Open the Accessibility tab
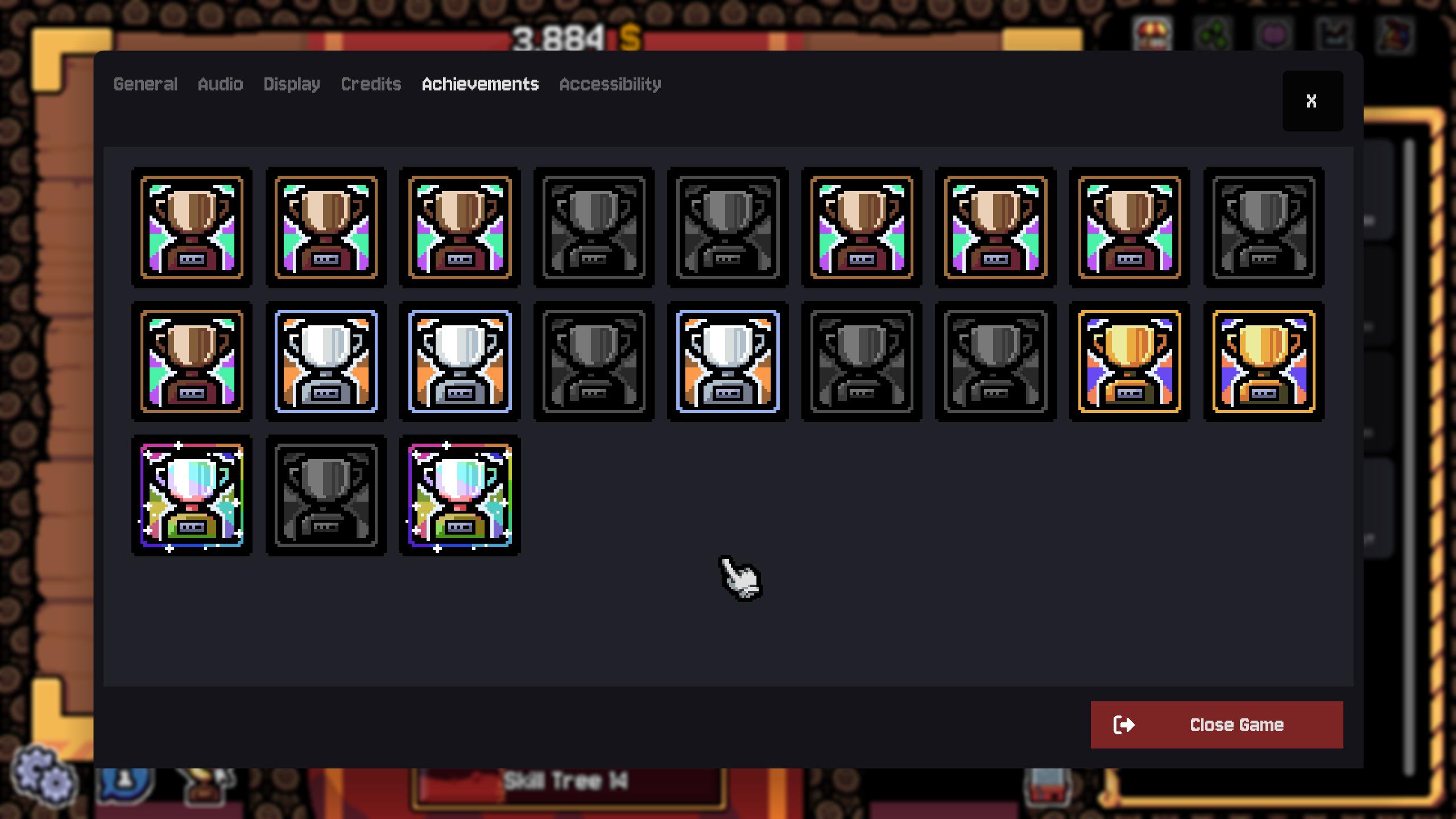Viewport: 1456px width, 819px height. point(610,84)
